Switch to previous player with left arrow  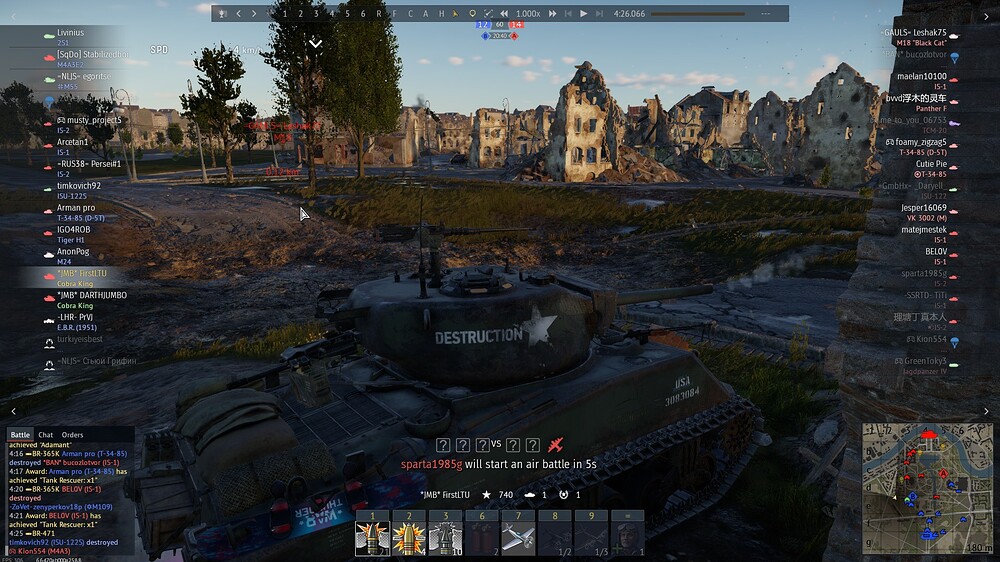pyautogui.click(x=238, y=14)
